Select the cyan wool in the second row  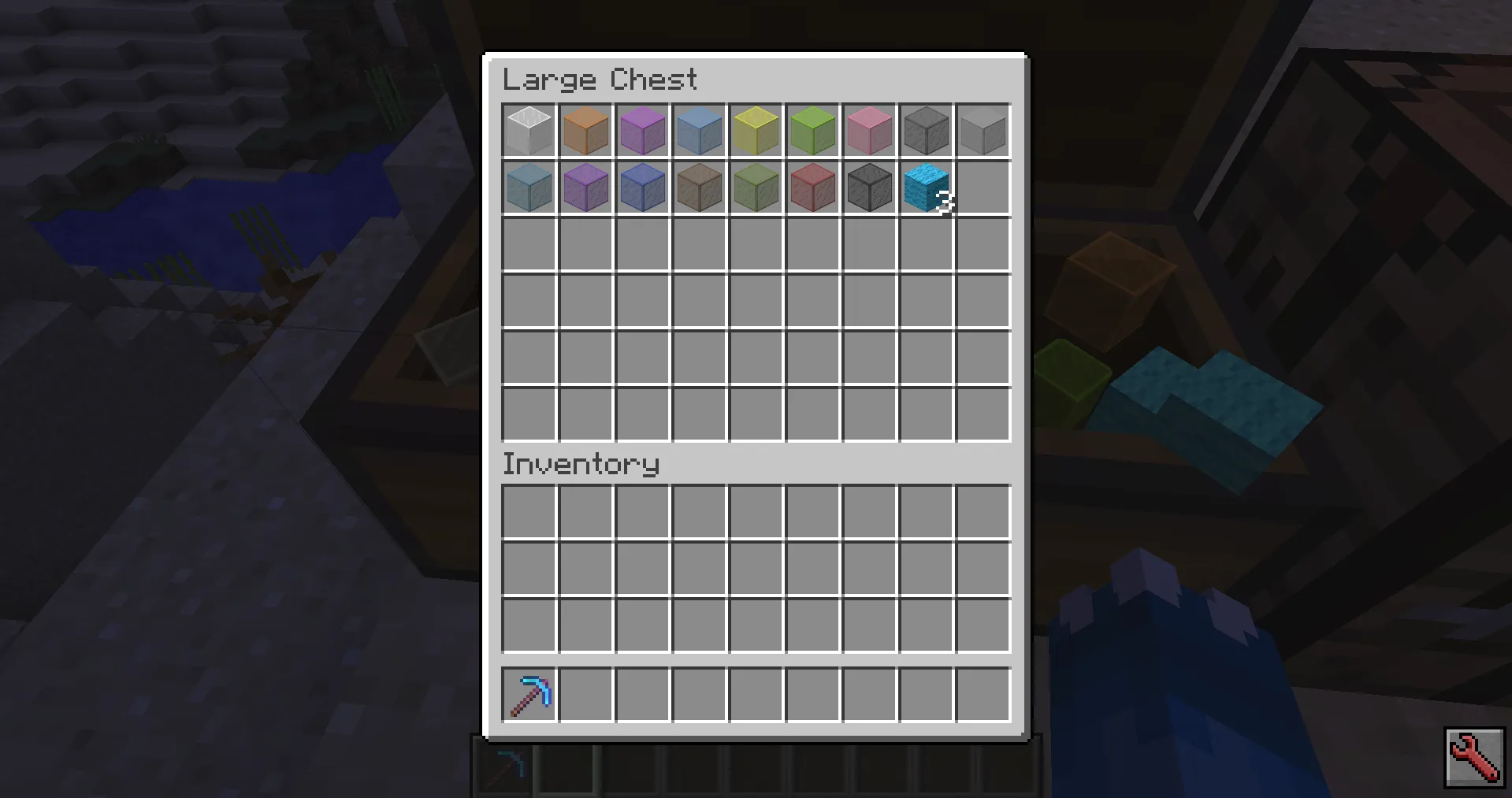(528, 187)
